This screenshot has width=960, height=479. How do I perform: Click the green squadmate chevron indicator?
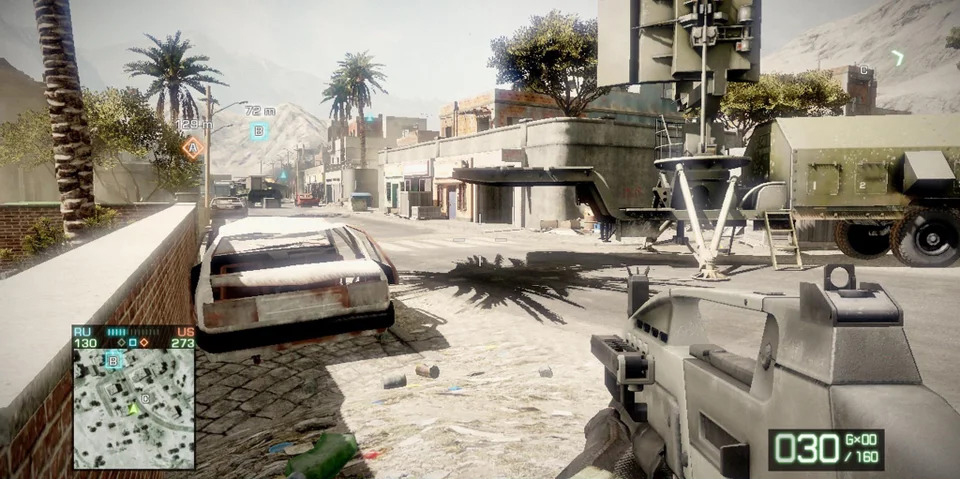(x=897, y=58)
